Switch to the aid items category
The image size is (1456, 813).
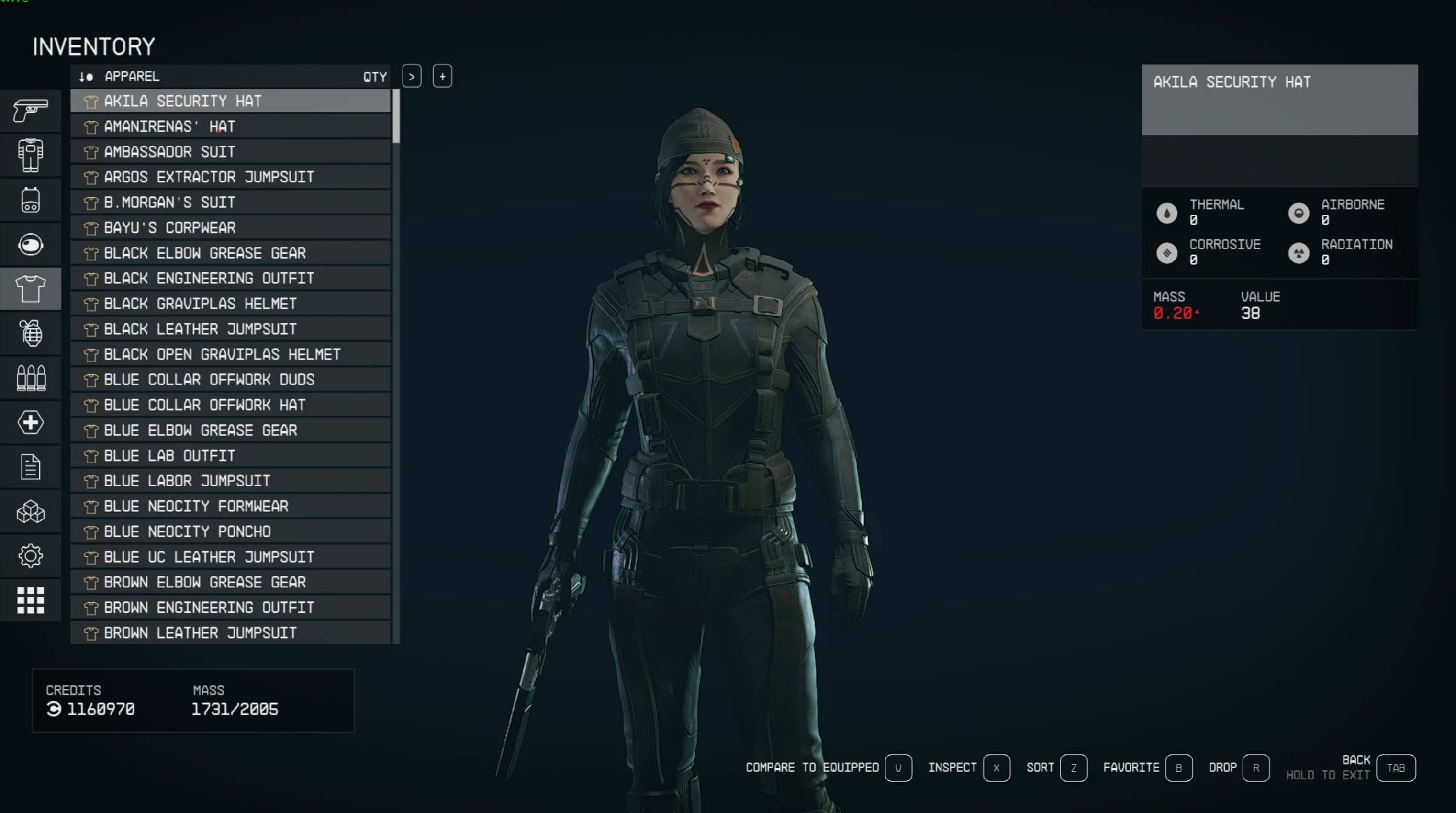point(31,422)
